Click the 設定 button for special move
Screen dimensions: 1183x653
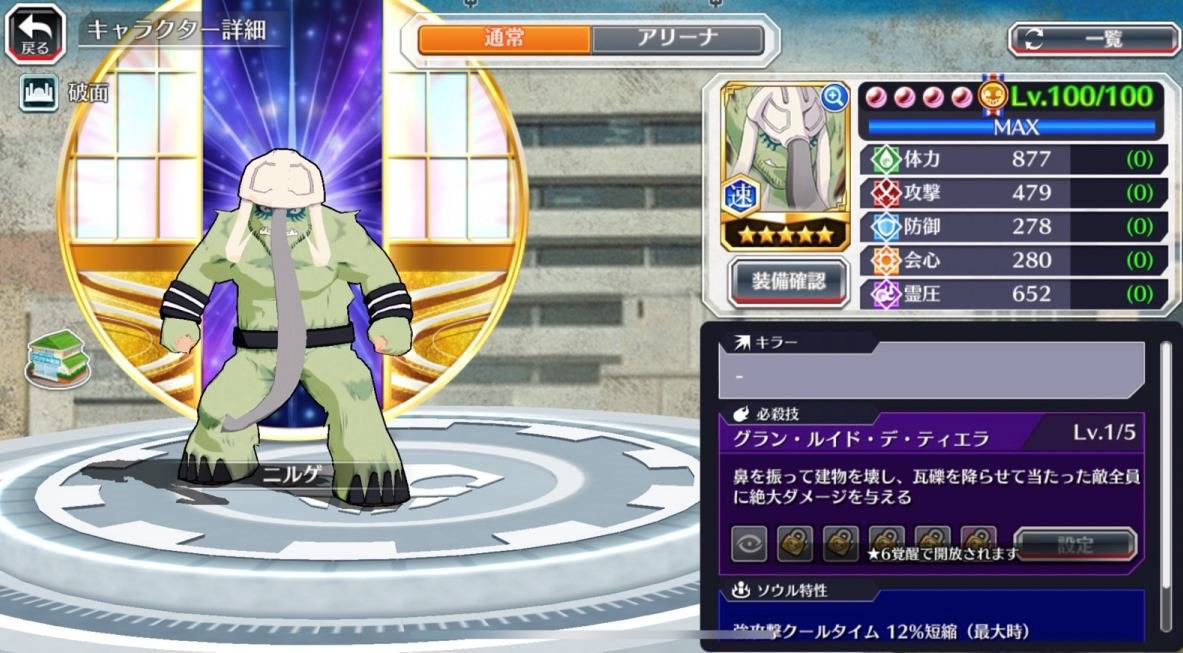click(1075, 545)
